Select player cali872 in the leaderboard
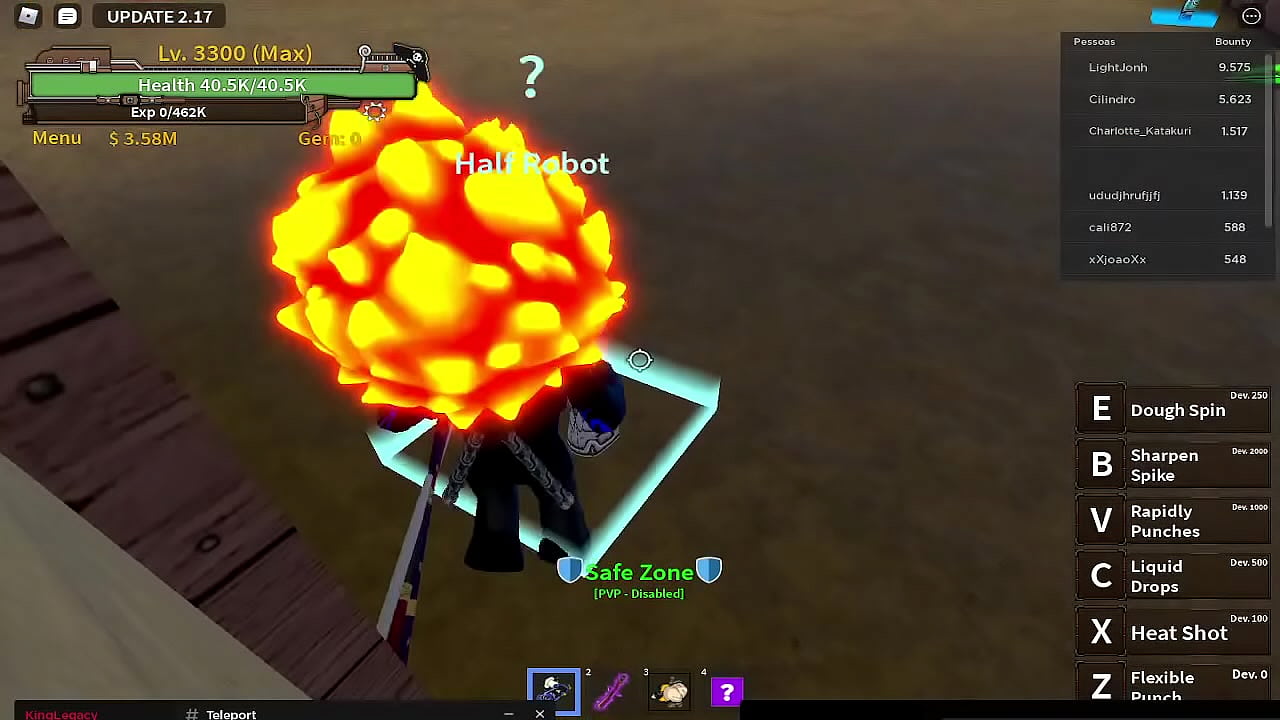The width and height of the screenshot is (1280, 720). tap(1110, 227)
